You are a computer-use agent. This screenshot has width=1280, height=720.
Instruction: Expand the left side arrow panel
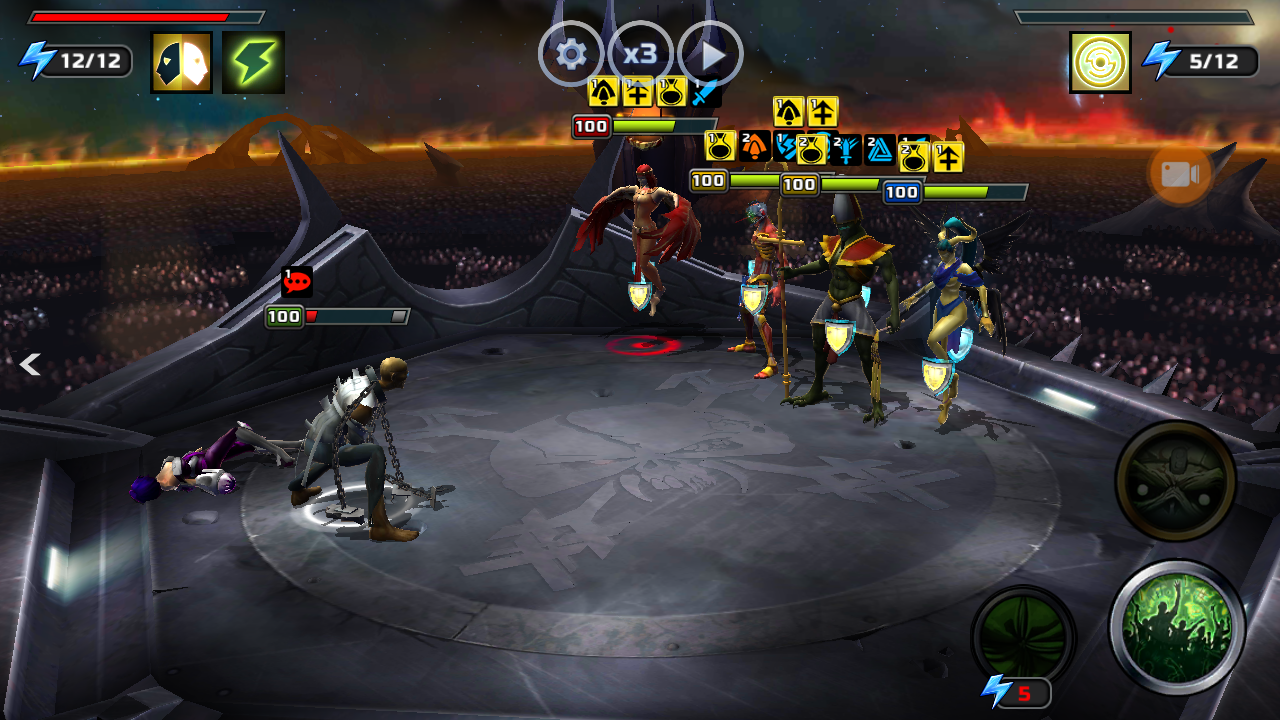[30, 365]
